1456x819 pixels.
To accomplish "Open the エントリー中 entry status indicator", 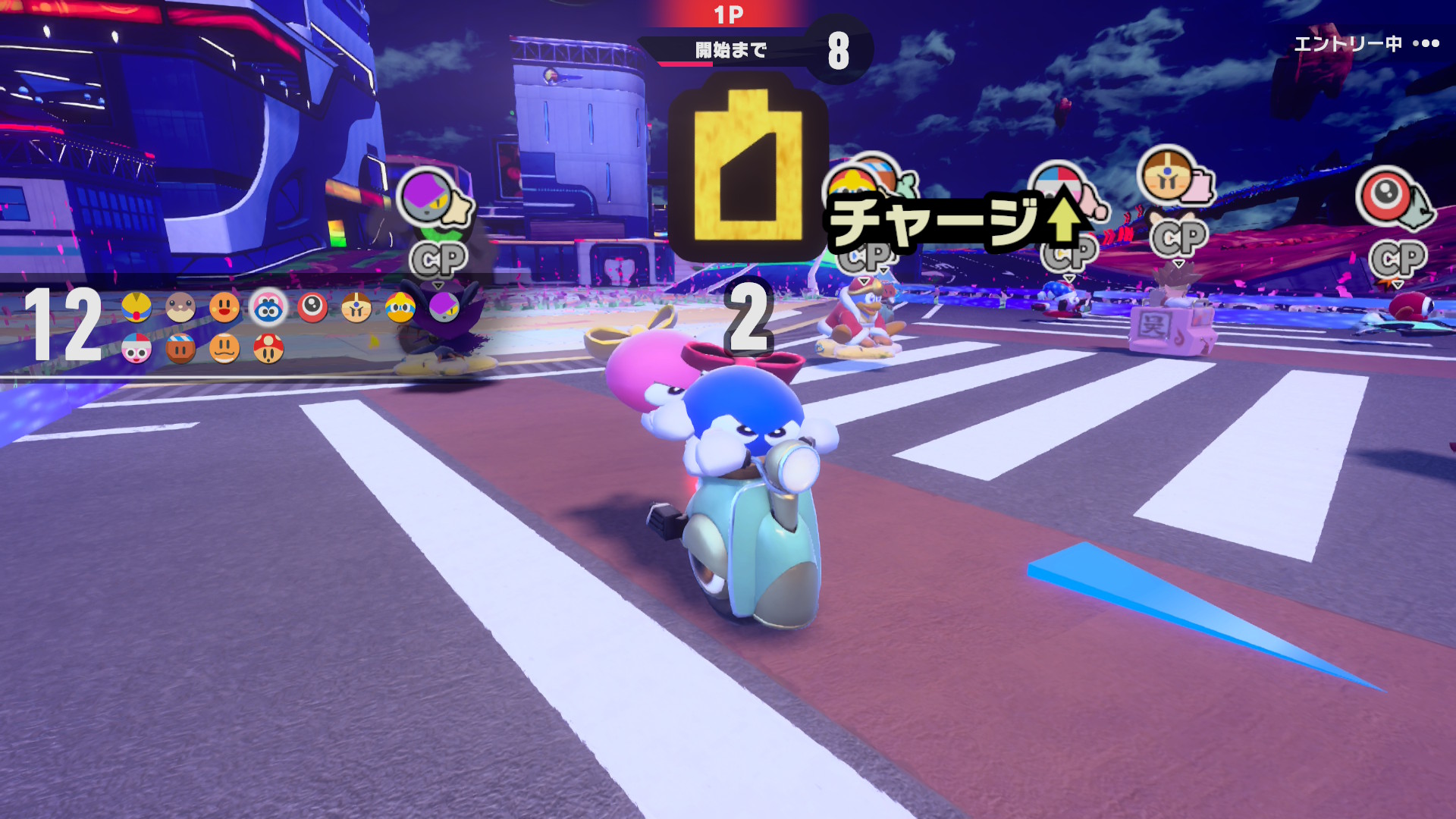I will (x=1366, y=44).
